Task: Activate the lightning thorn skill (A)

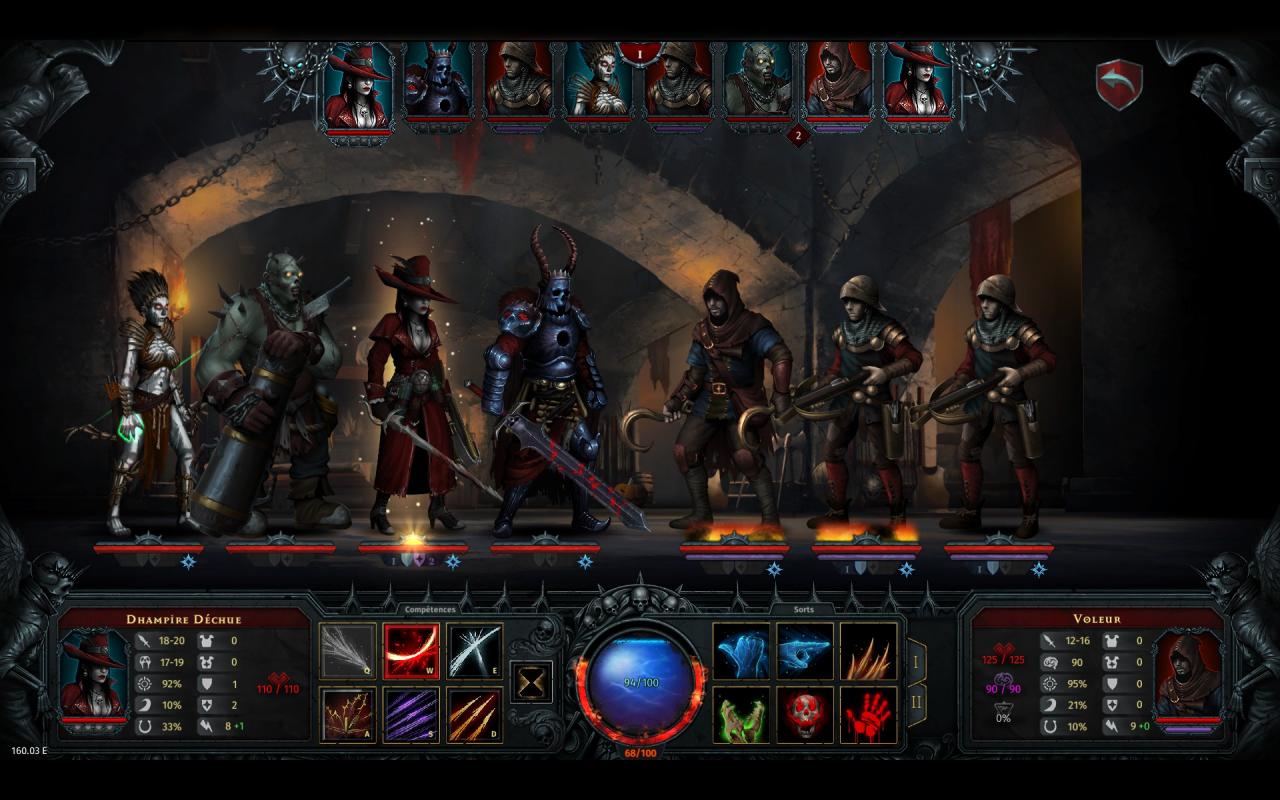Action: click(348, 715)
